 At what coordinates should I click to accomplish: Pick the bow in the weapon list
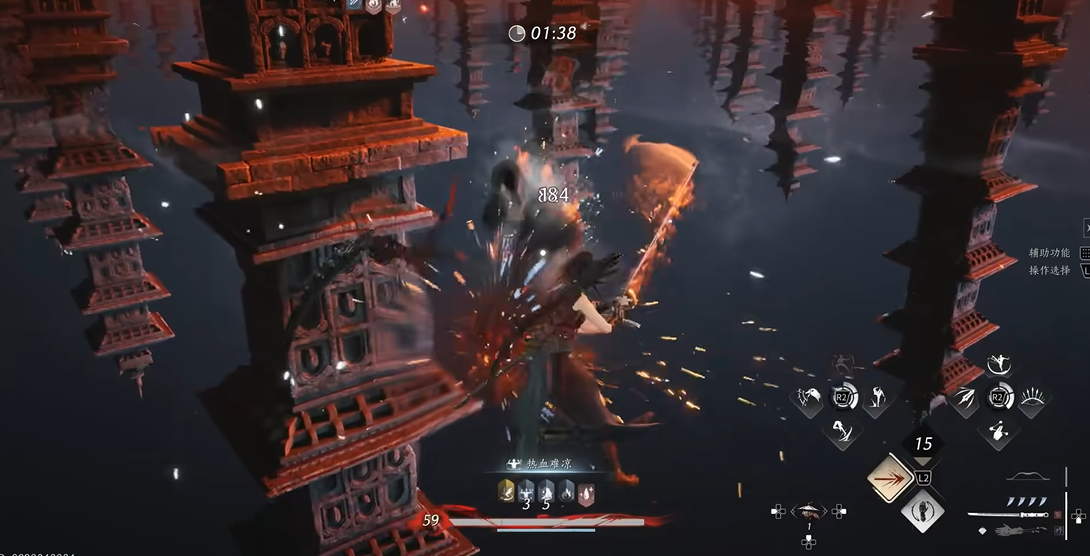(x=1027, y=477)
